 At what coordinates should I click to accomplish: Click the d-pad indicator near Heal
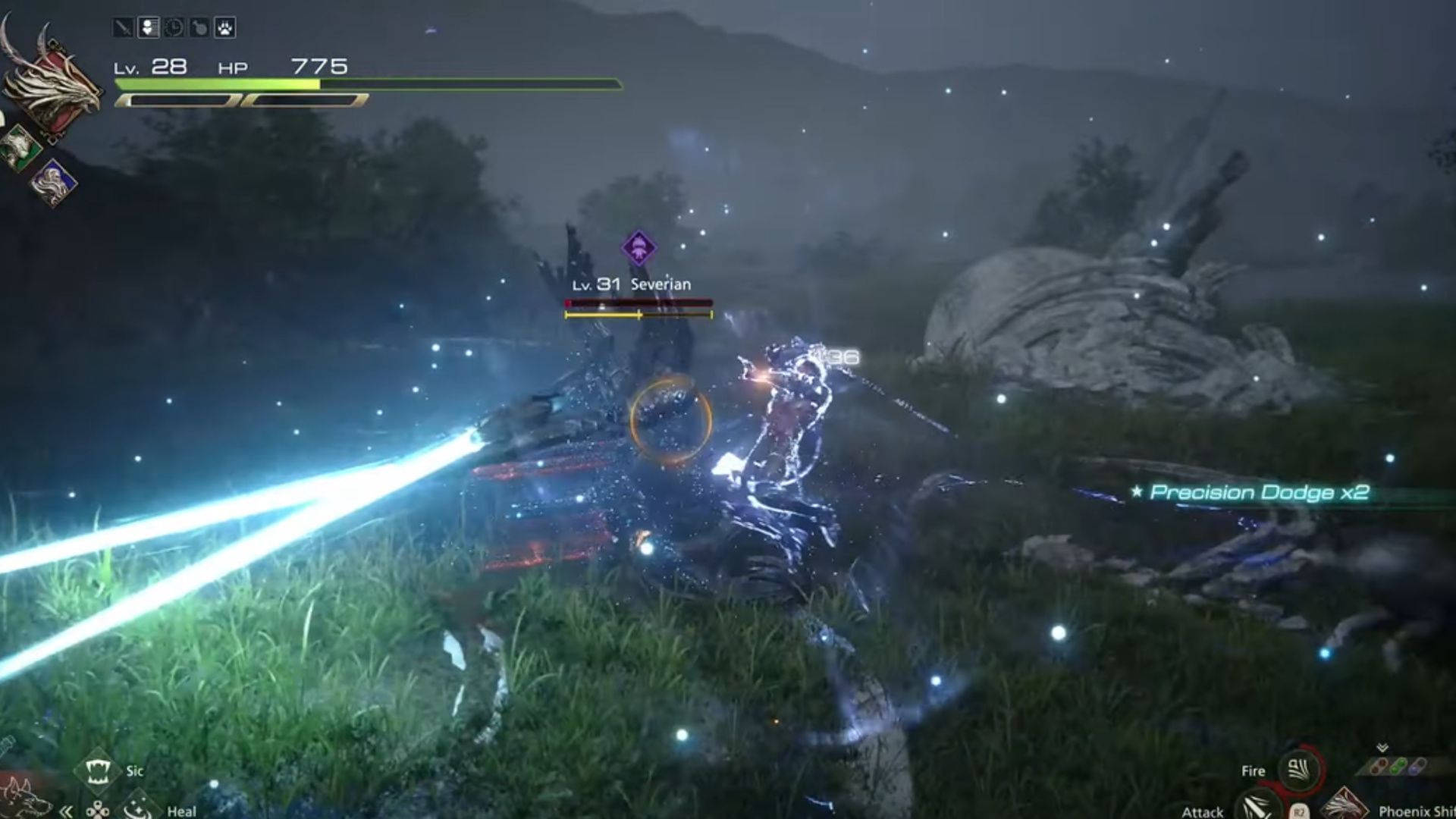click(97, 810)
